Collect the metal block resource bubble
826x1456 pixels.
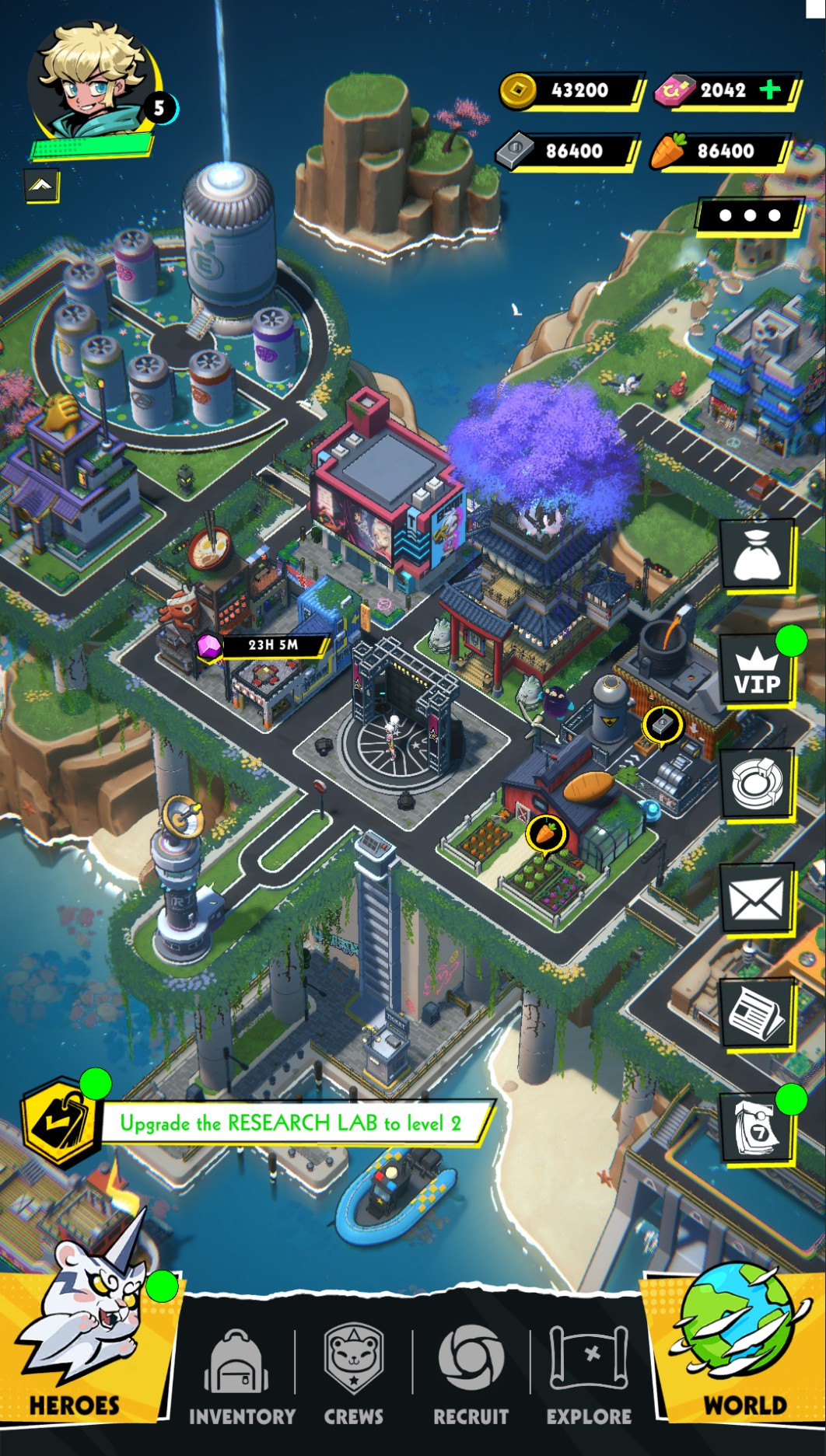(x=662, y=725)
